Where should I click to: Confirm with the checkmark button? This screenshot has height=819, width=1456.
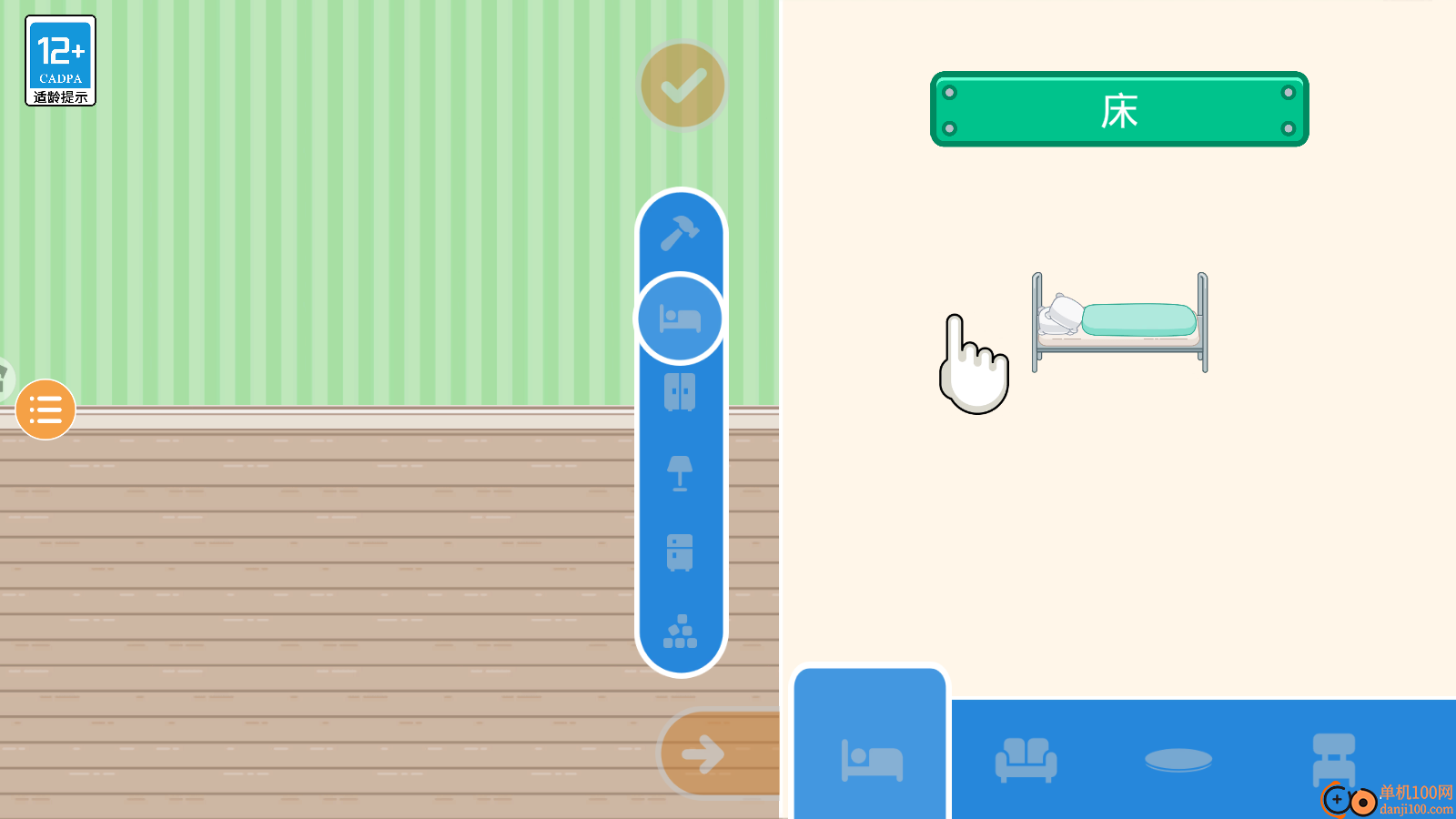coord(682,86)
